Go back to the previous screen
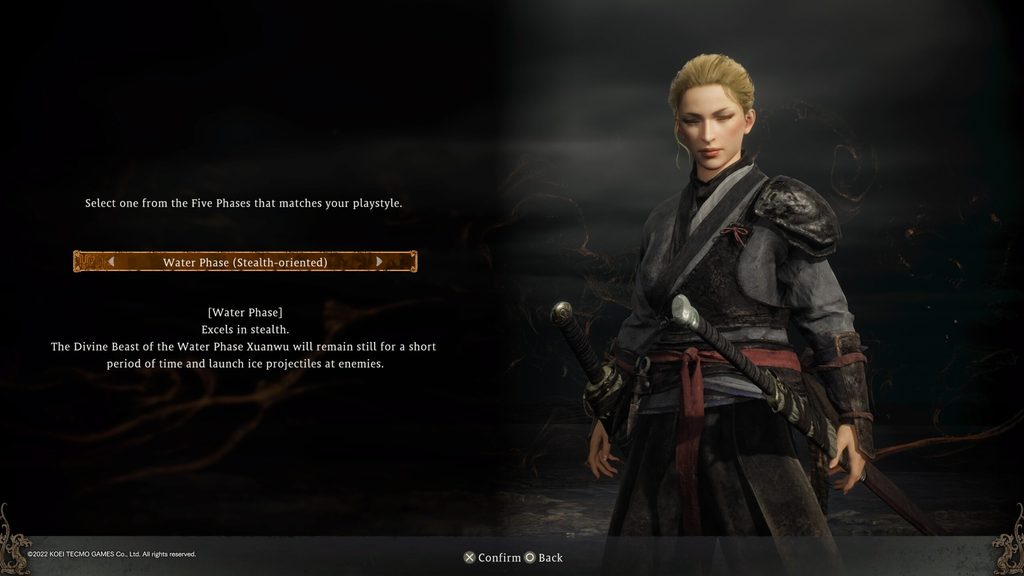The height and width of the screenshot is (576, 1024). point(544,557)
